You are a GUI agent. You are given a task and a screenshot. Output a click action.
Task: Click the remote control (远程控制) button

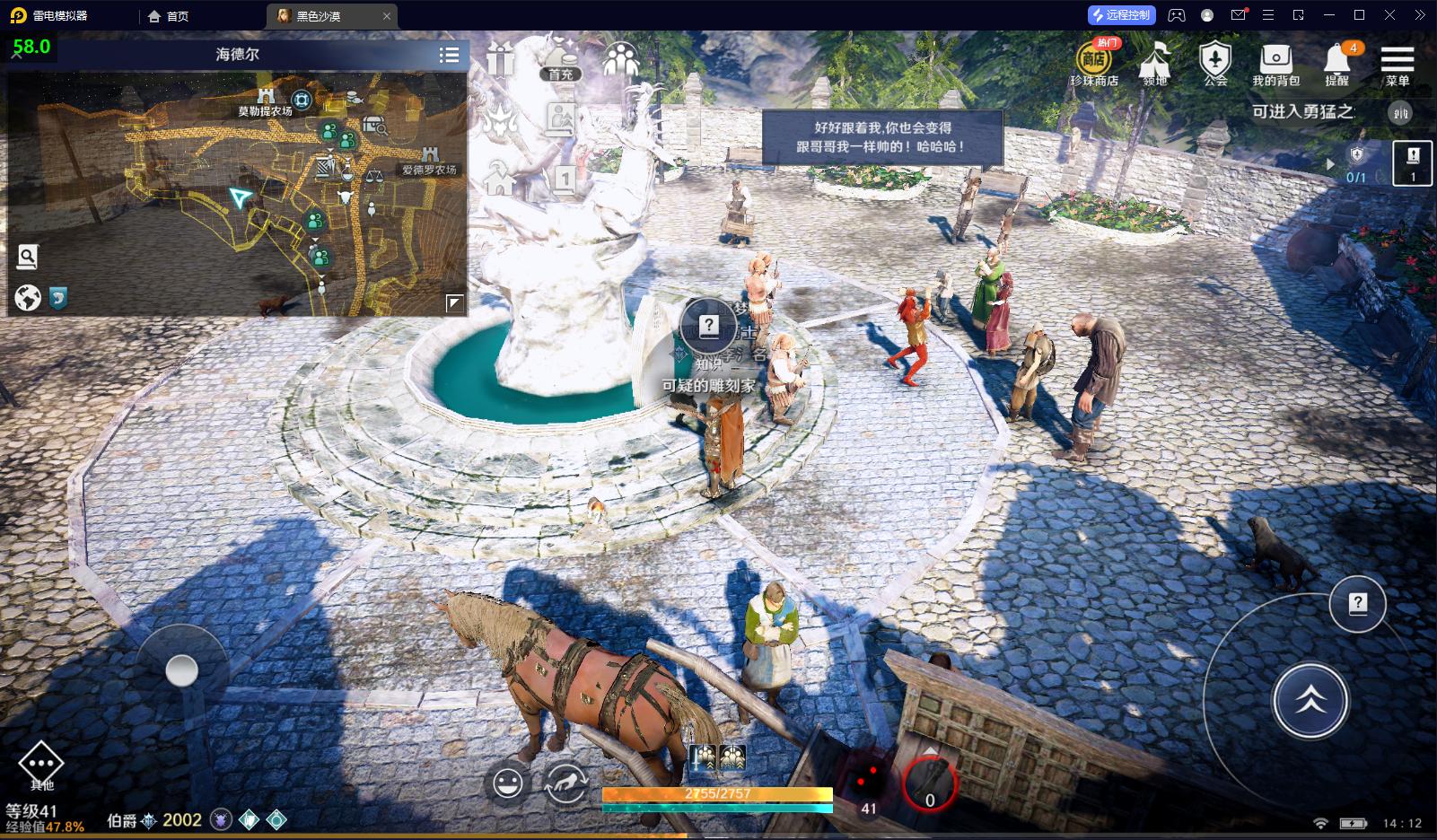point(1120,15)
